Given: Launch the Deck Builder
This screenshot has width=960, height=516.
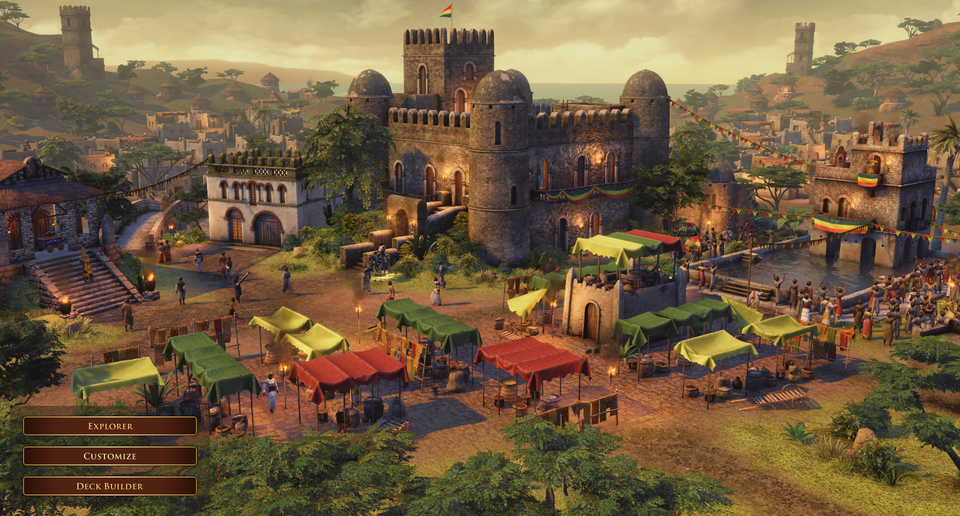Looking at the screenshot, I should [110, 486].
